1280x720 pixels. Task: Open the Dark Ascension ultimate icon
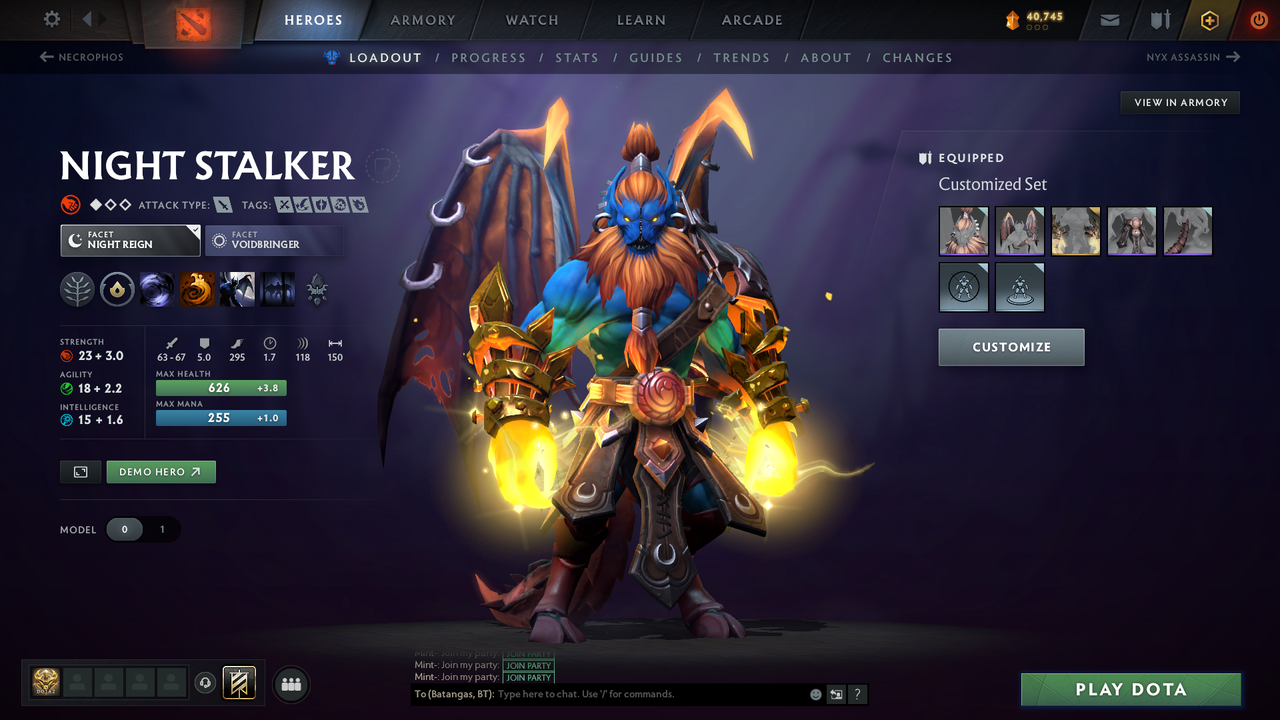(x=277, y=289)
